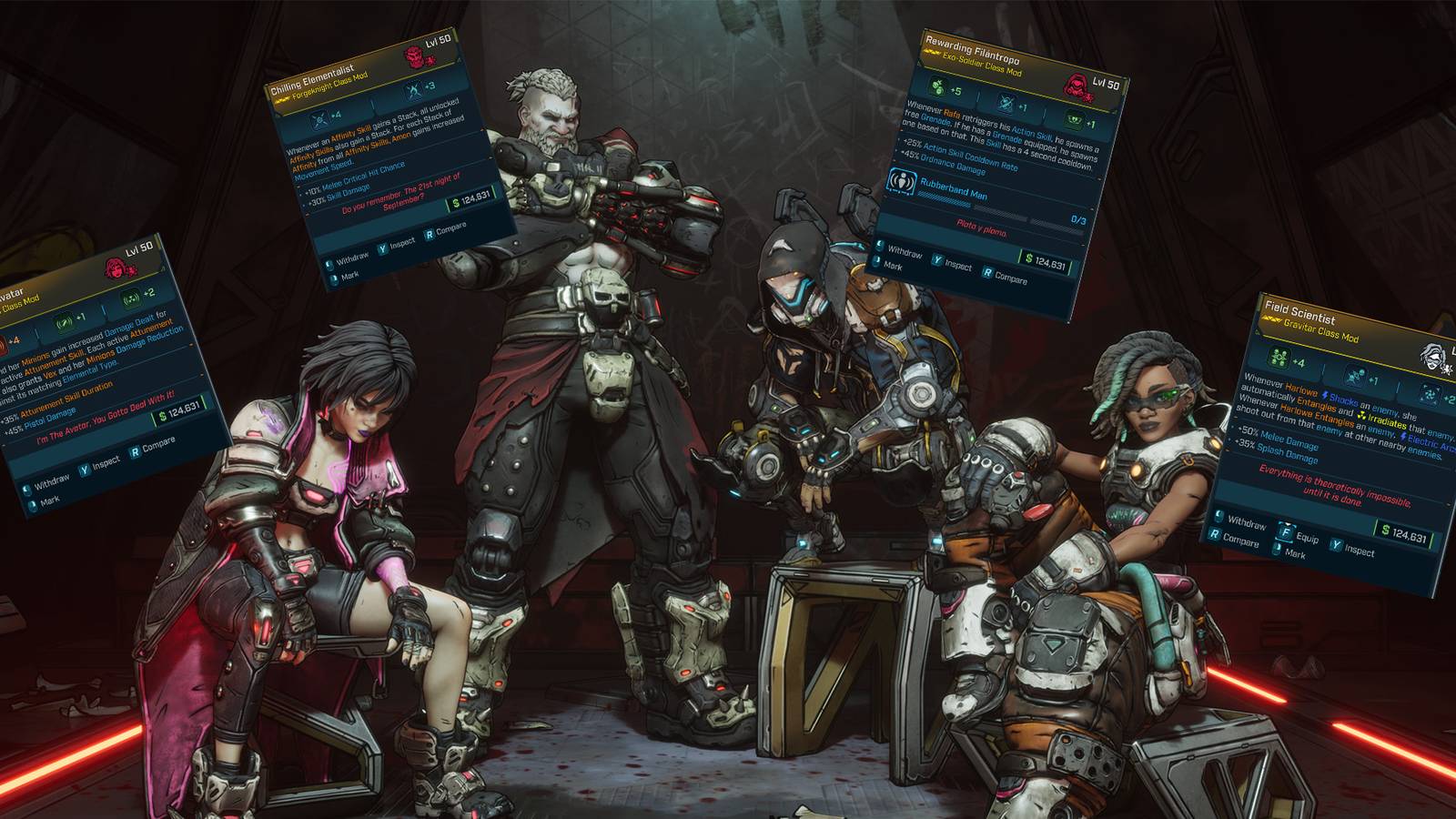
Task: Click the +1 skill slot on Field Scientist card
Action: pos(1355,376)
